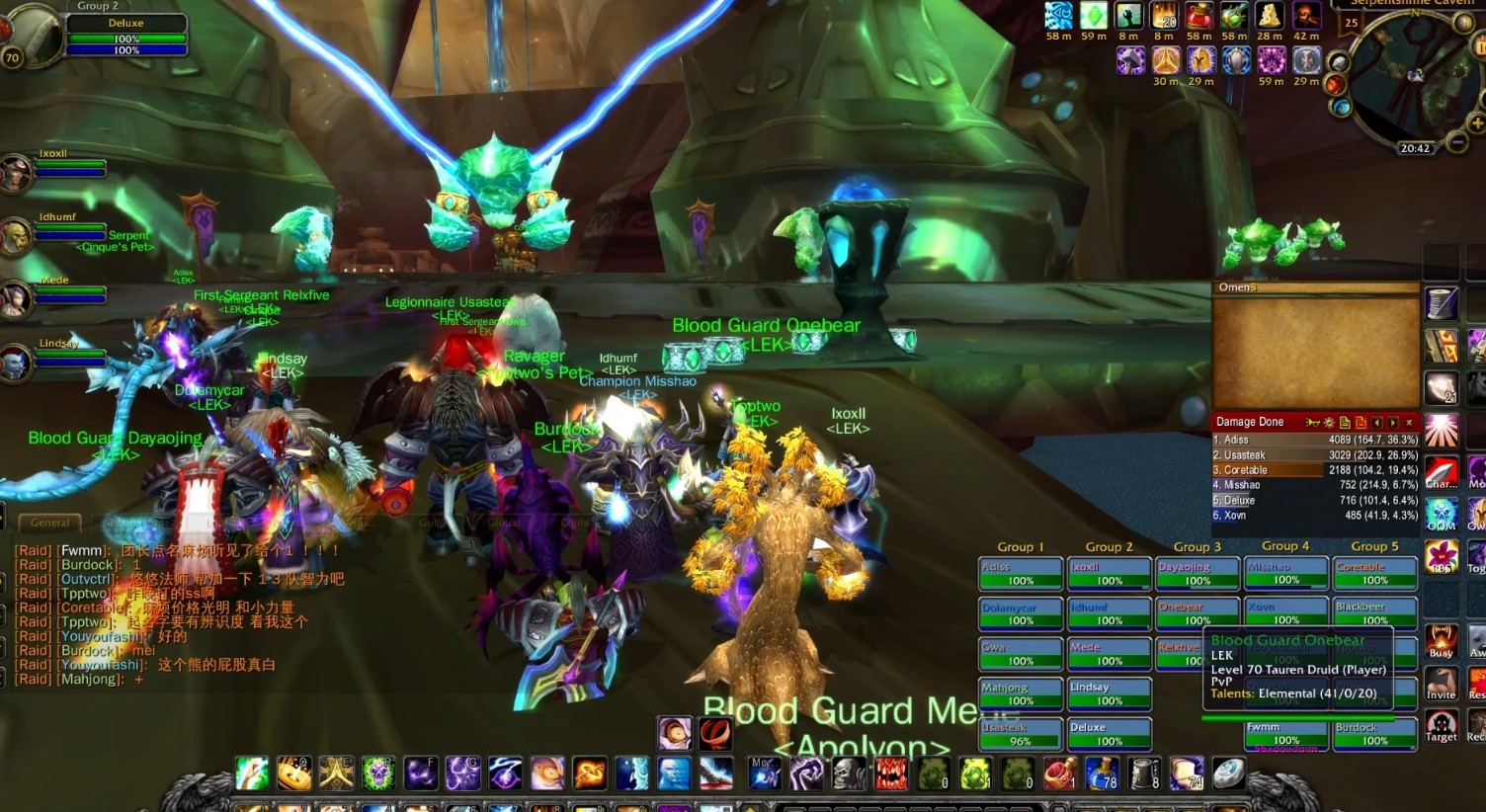Viewport: 1486px width, 812px height.
Task: Activate the green skull ability on the action bar
Action: (x=377, y=773)
